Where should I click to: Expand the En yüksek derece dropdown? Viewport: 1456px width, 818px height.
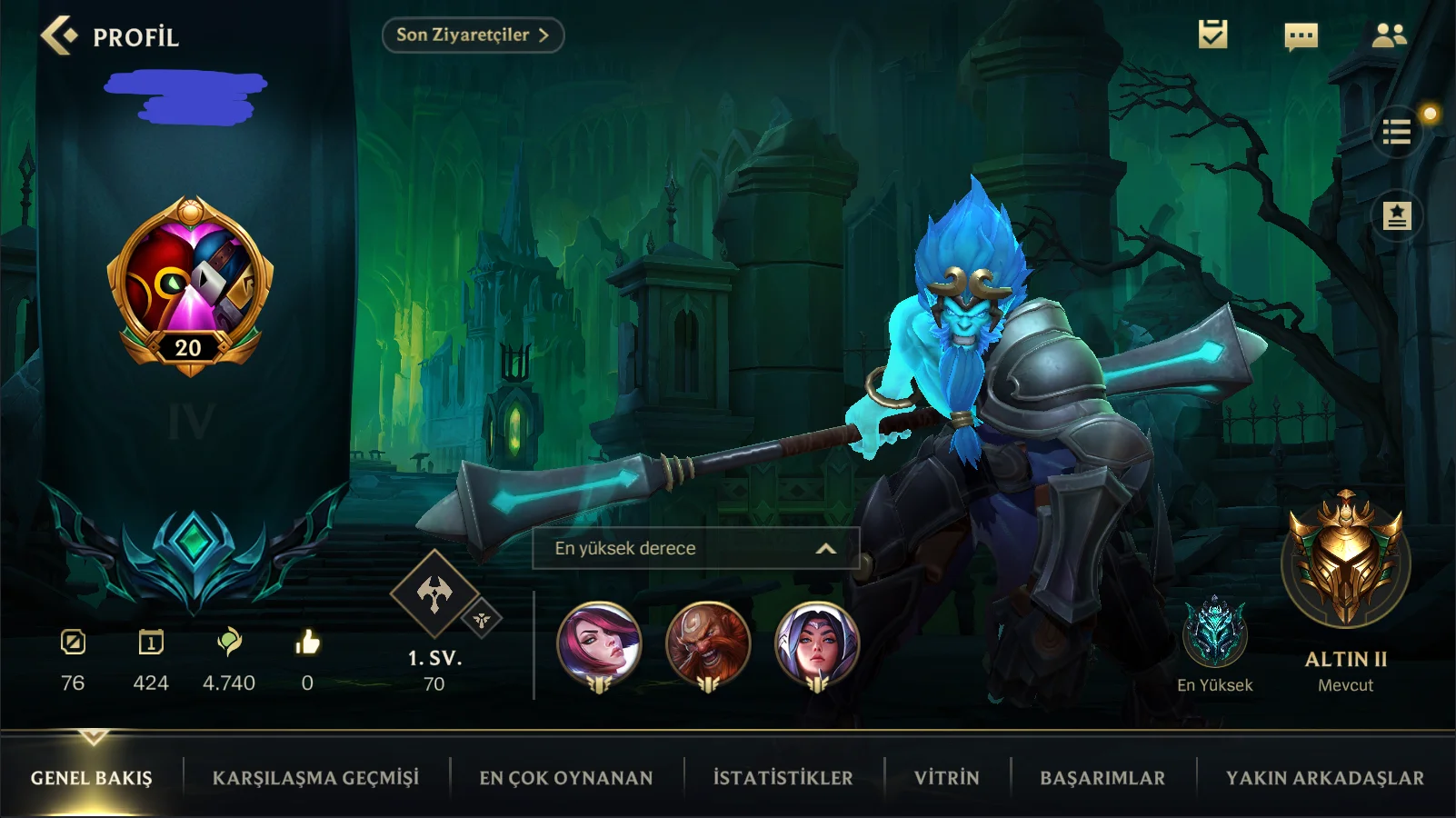coord(695,548)
